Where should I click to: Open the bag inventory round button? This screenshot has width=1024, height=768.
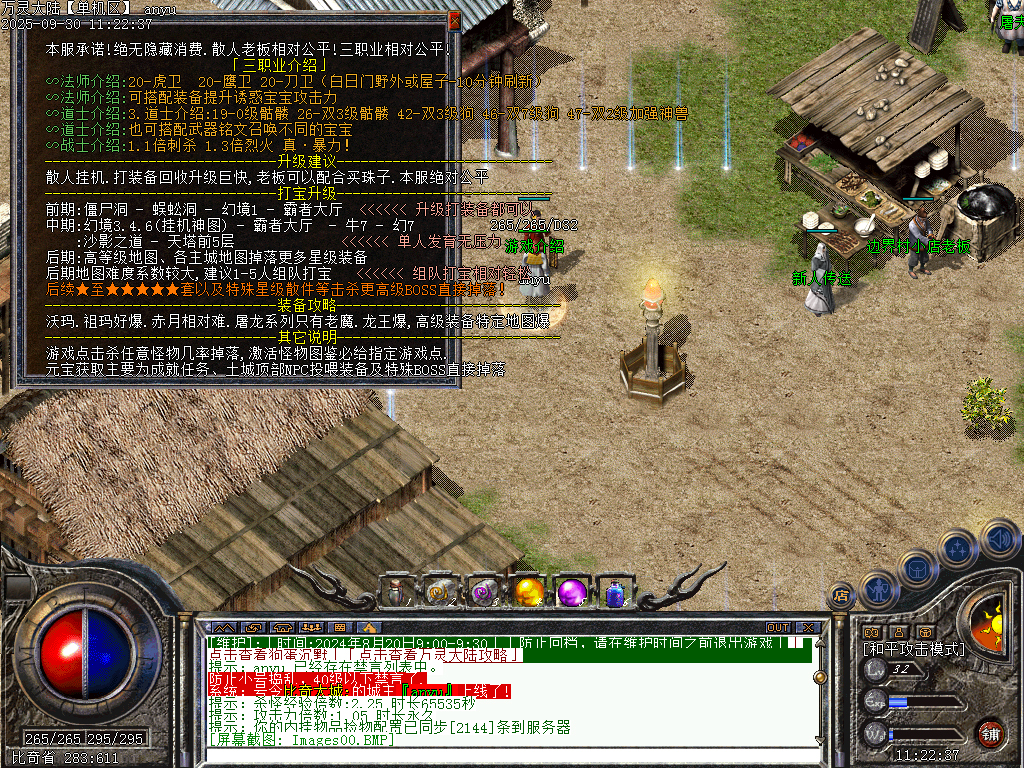[917, 567]
